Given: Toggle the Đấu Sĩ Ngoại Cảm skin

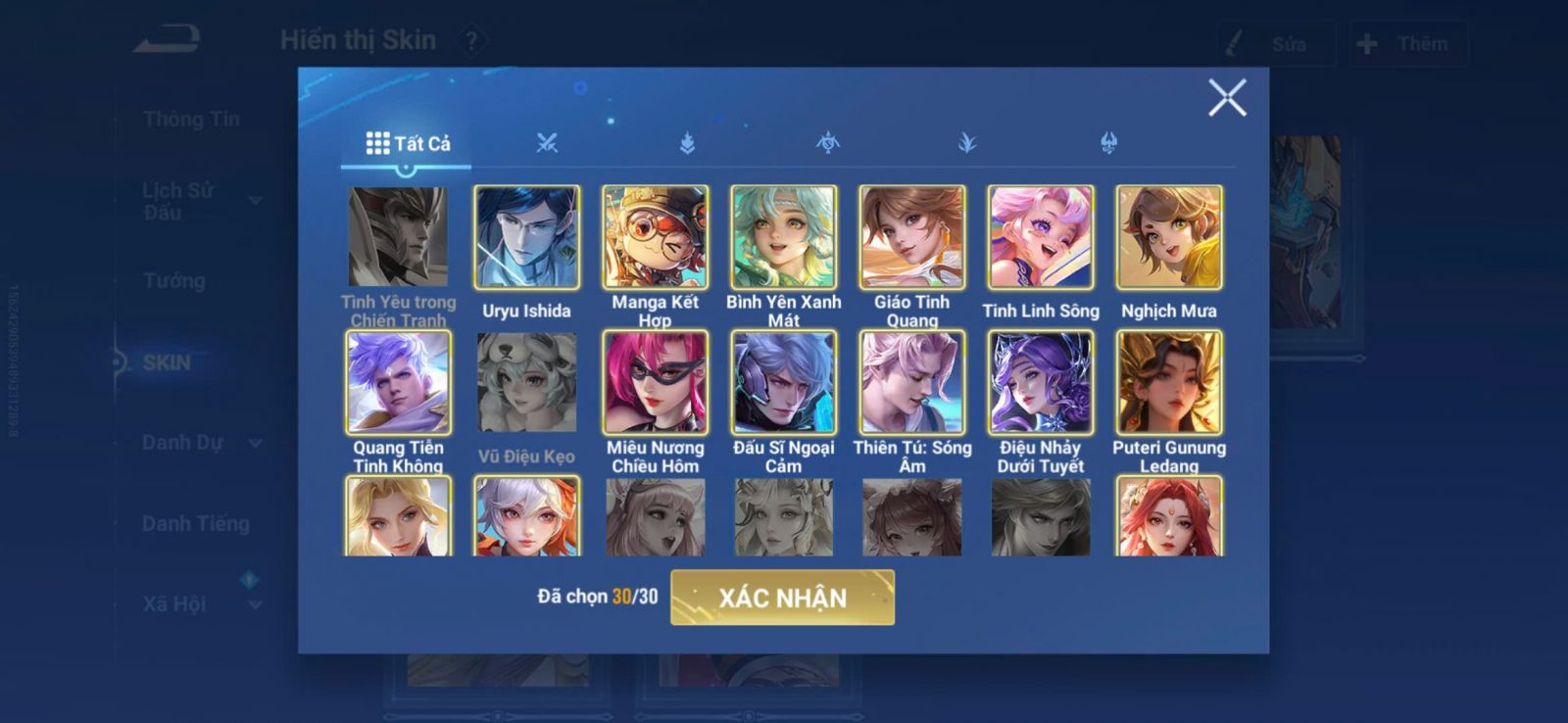Looking at the screenshot, I should [x=783, y=383].
